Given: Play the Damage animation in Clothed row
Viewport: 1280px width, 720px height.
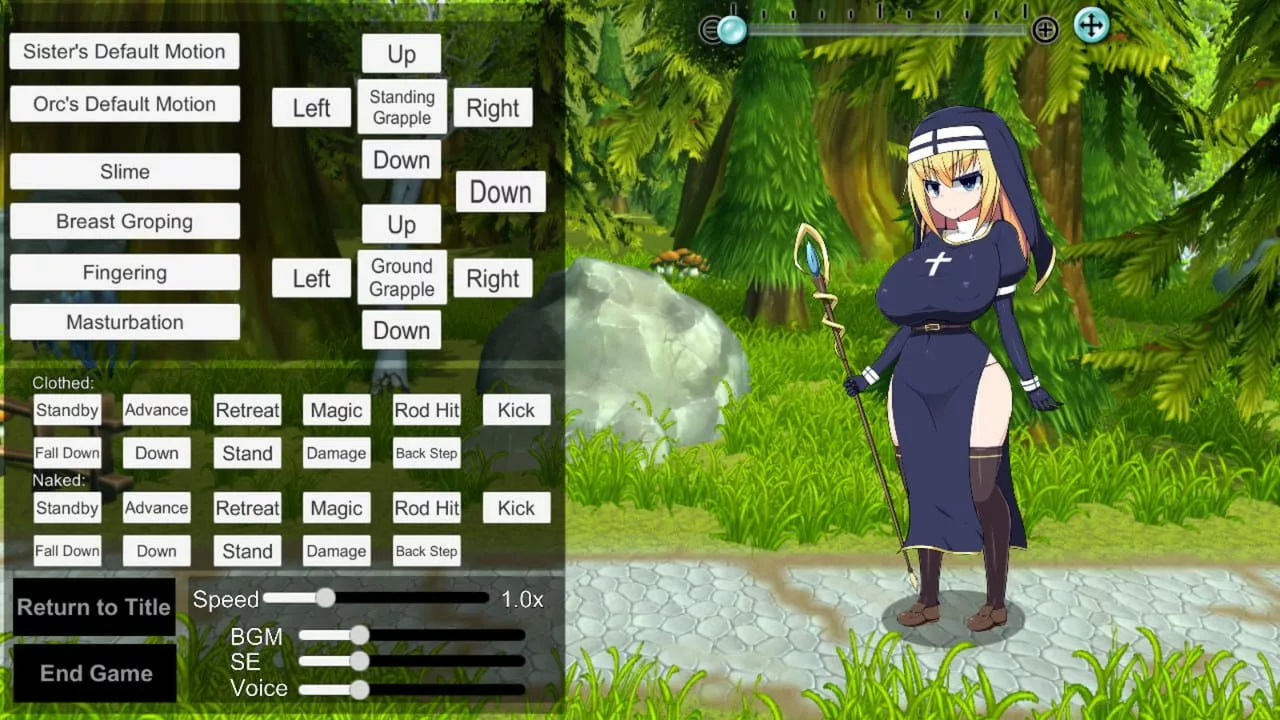Looking at the screenshot, I should [x=336, y=453].
